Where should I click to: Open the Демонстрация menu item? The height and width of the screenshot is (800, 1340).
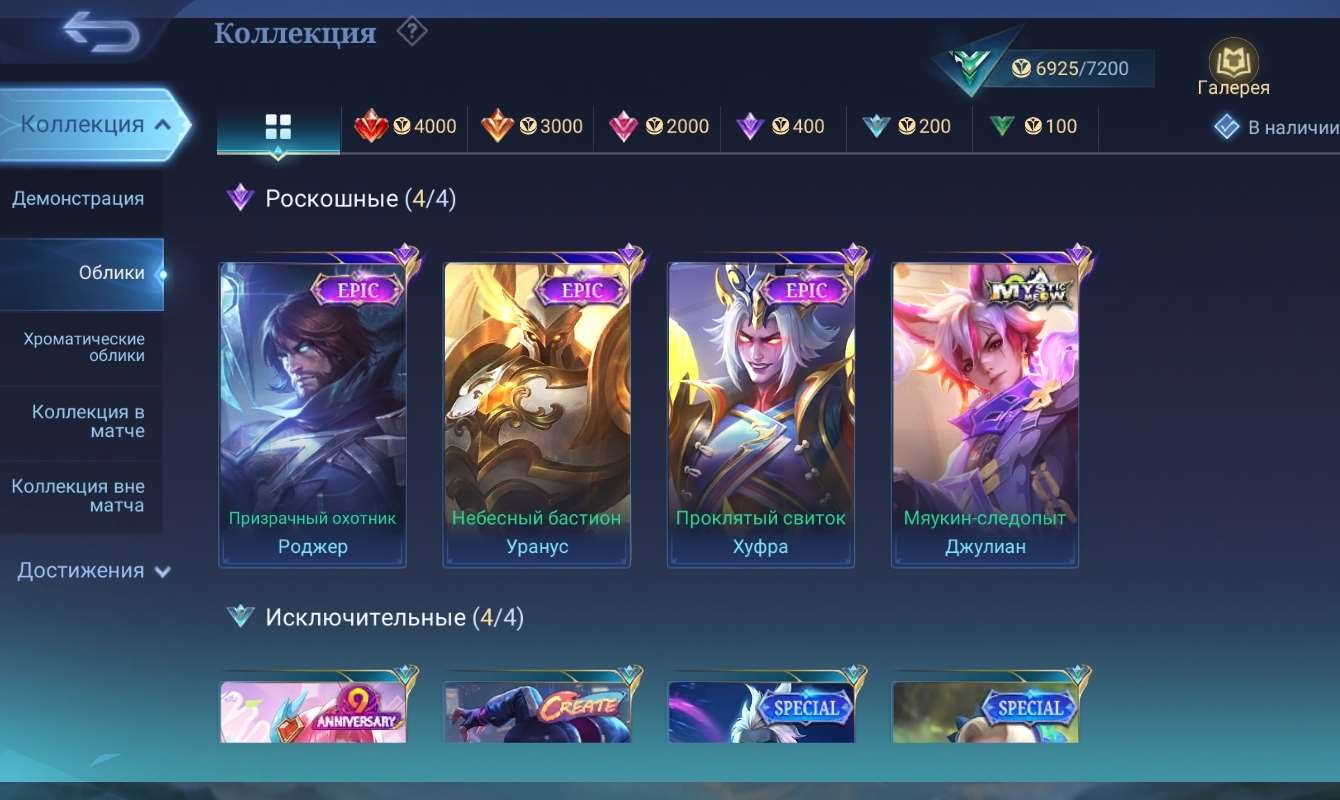click(82, 198)
